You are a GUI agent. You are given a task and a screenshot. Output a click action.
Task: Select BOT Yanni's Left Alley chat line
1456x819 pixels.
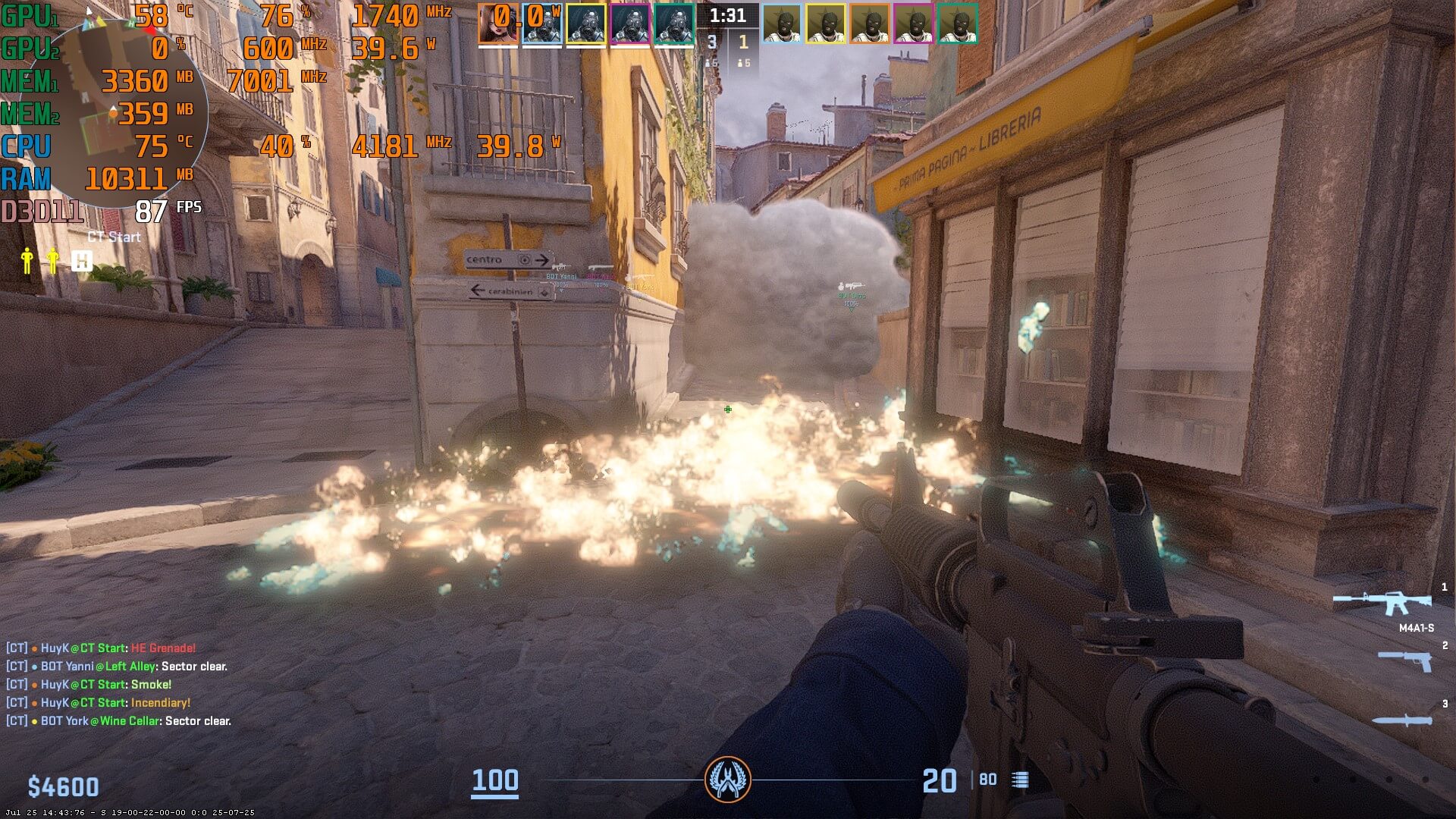pyautogui.click(x=117, y=667)
